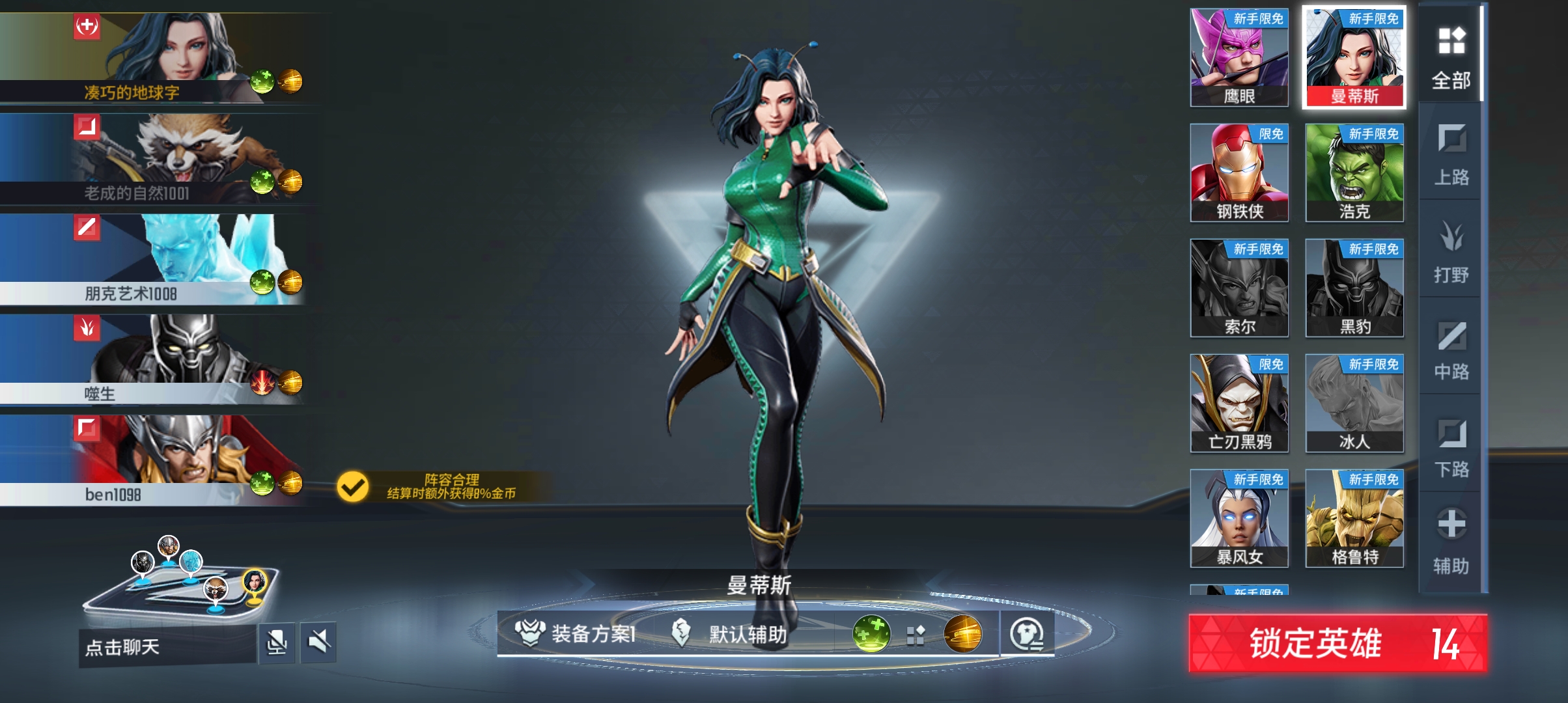Viewport: 1568px width, 703px height.
Task: Select the 鹰眼 hero portrait
Action: pyautogui.click(x=1239, y=57)
